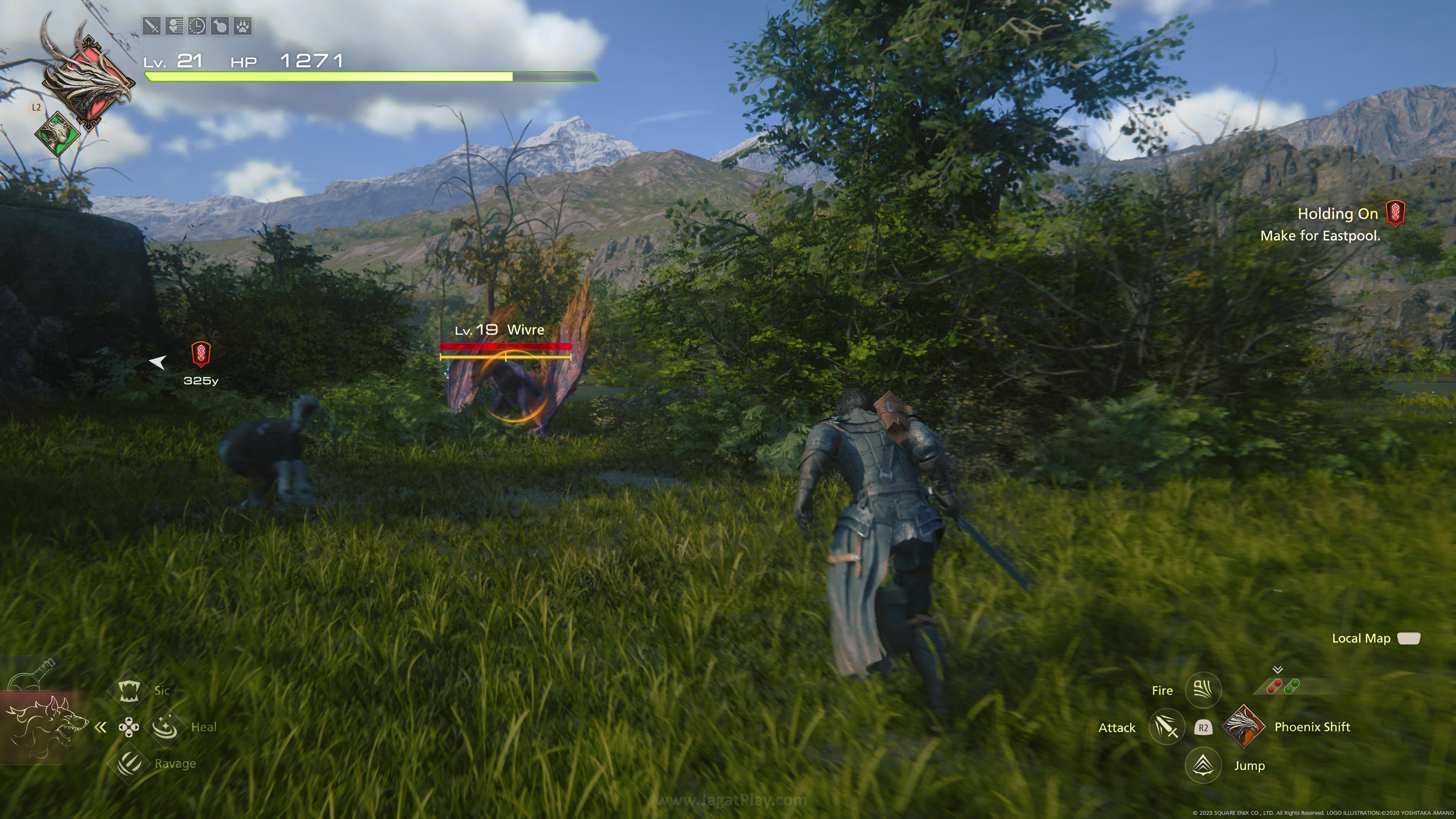Click the Jump action icon
Viewport: 1456px width, 819px height.
1203,765
